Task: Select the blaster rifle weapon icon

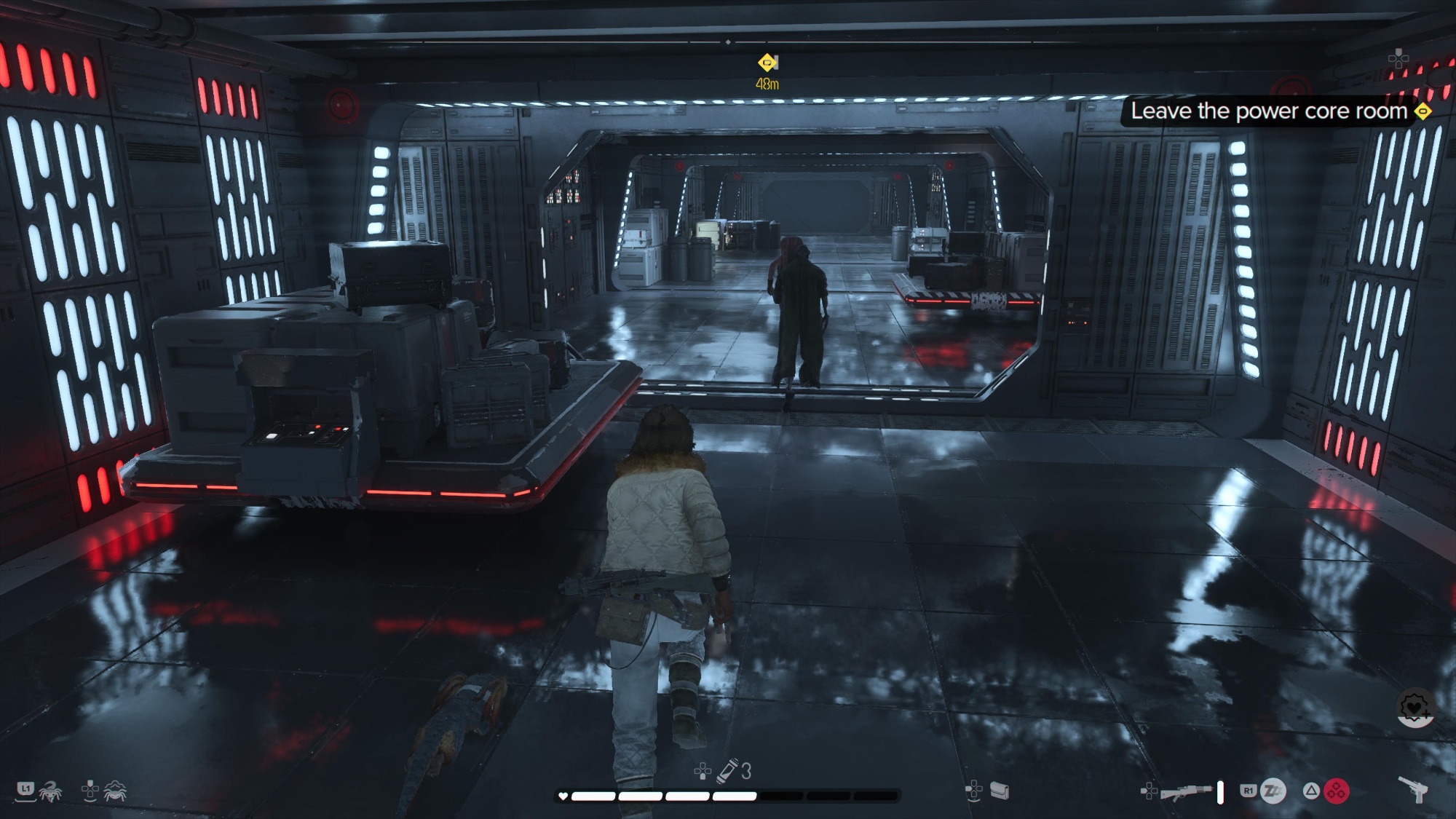Action: pos(1187,791)
